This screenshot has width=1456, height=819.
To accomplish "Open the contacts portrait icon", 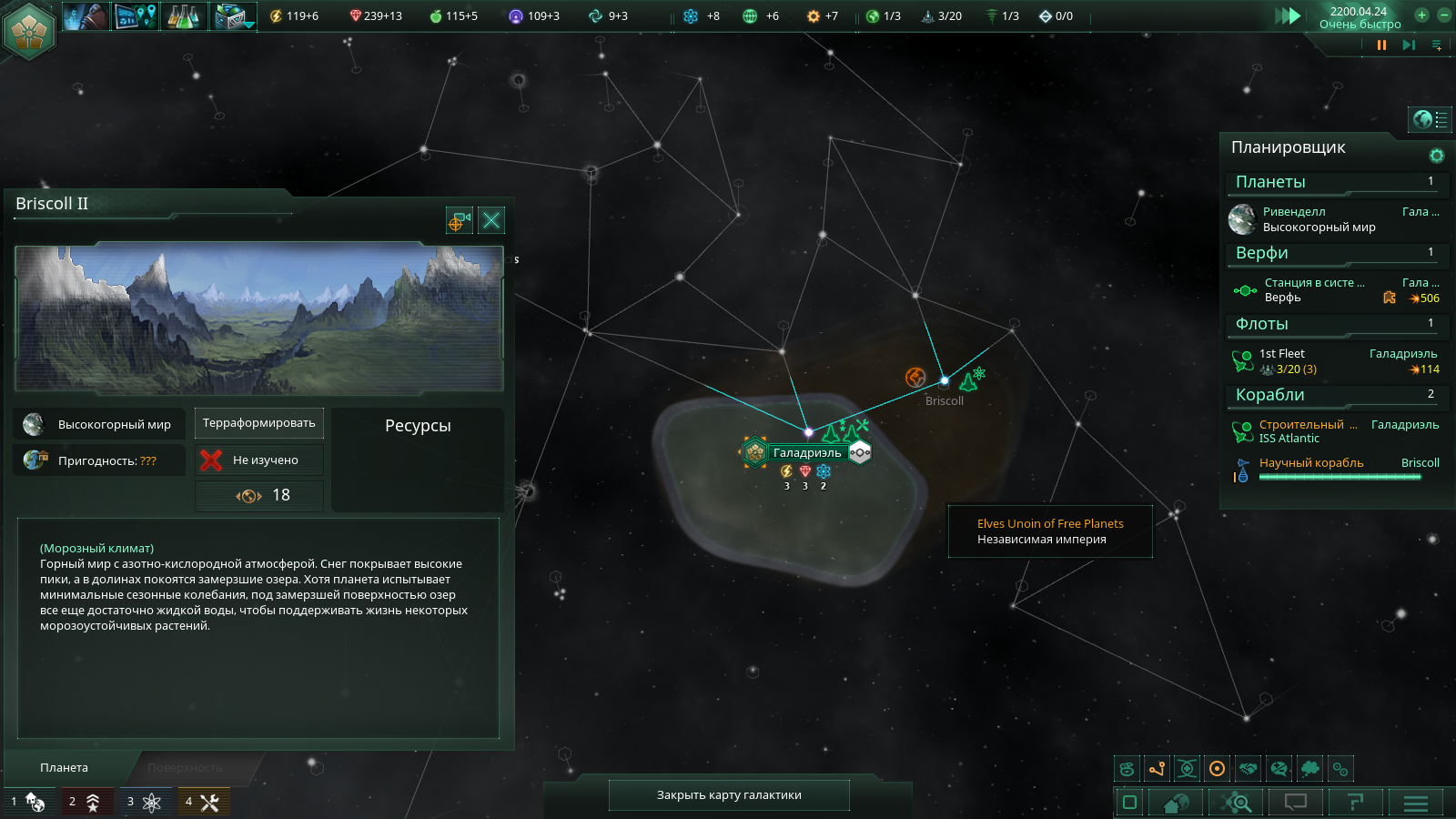I will point(86,15).
